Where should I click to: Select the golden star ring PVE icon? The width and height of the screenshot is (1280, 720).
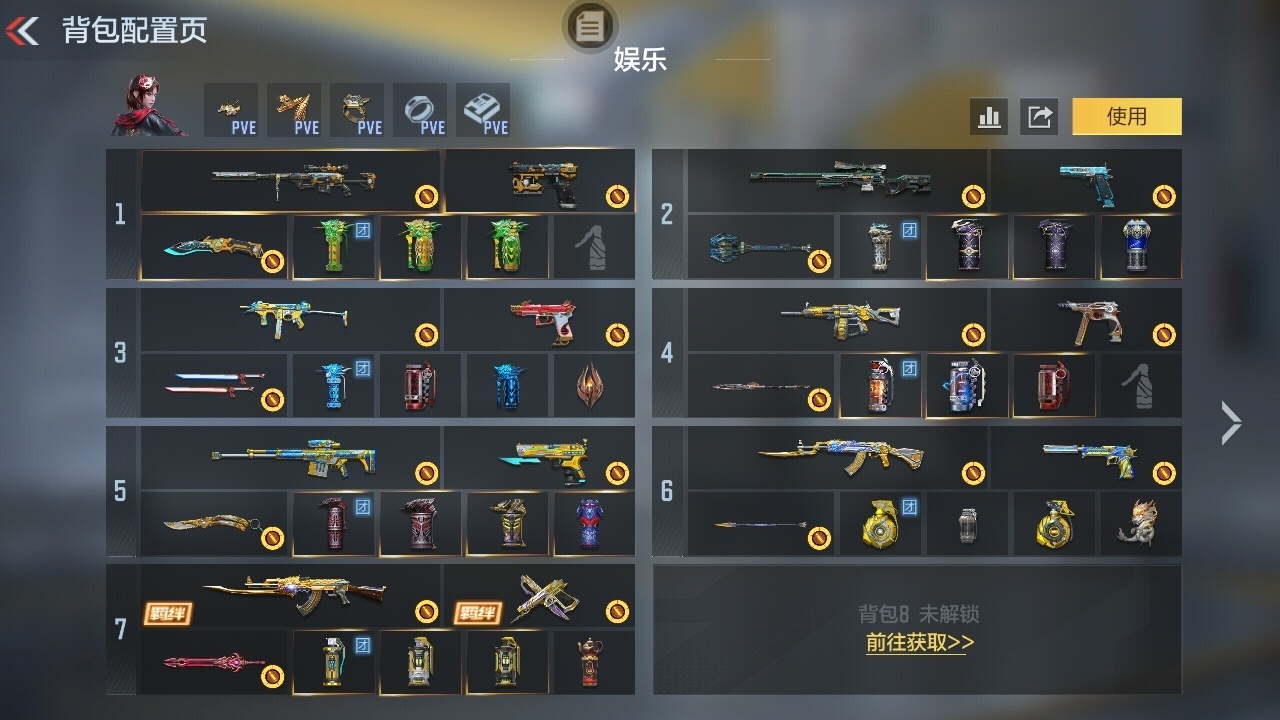click(358, 105)
